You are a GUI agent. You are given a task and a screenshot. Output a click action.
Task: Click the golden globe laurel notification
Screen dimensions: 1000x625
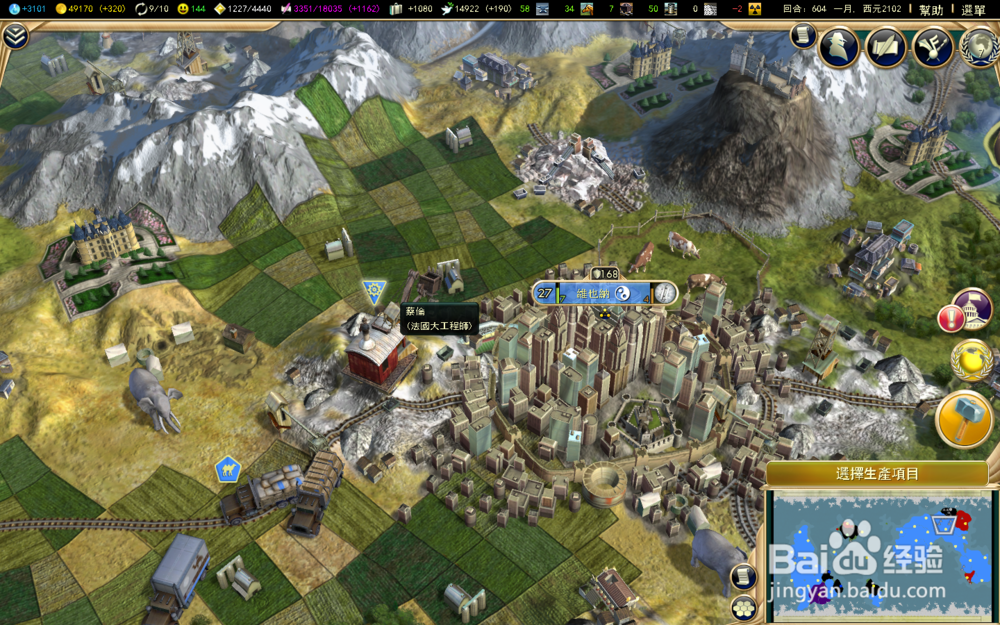pyautogui.click(x=969, y=361)
